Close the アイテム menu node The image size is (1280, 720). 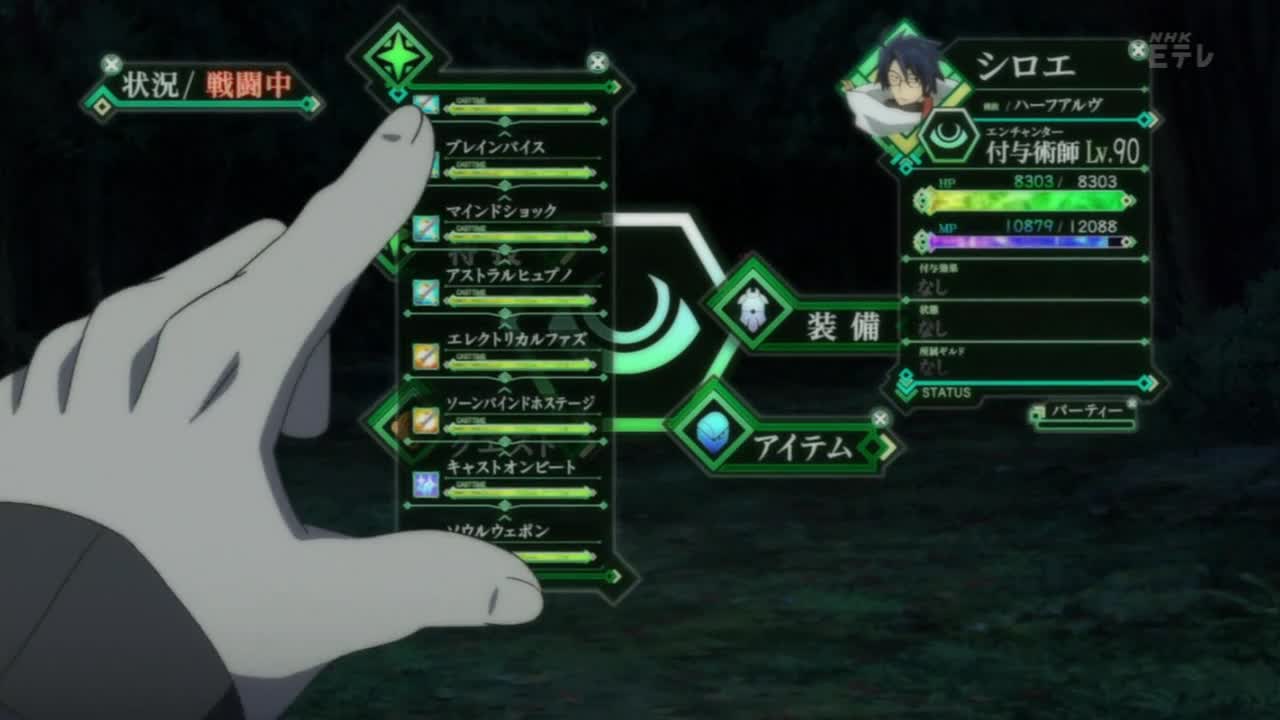click(880, 418)
